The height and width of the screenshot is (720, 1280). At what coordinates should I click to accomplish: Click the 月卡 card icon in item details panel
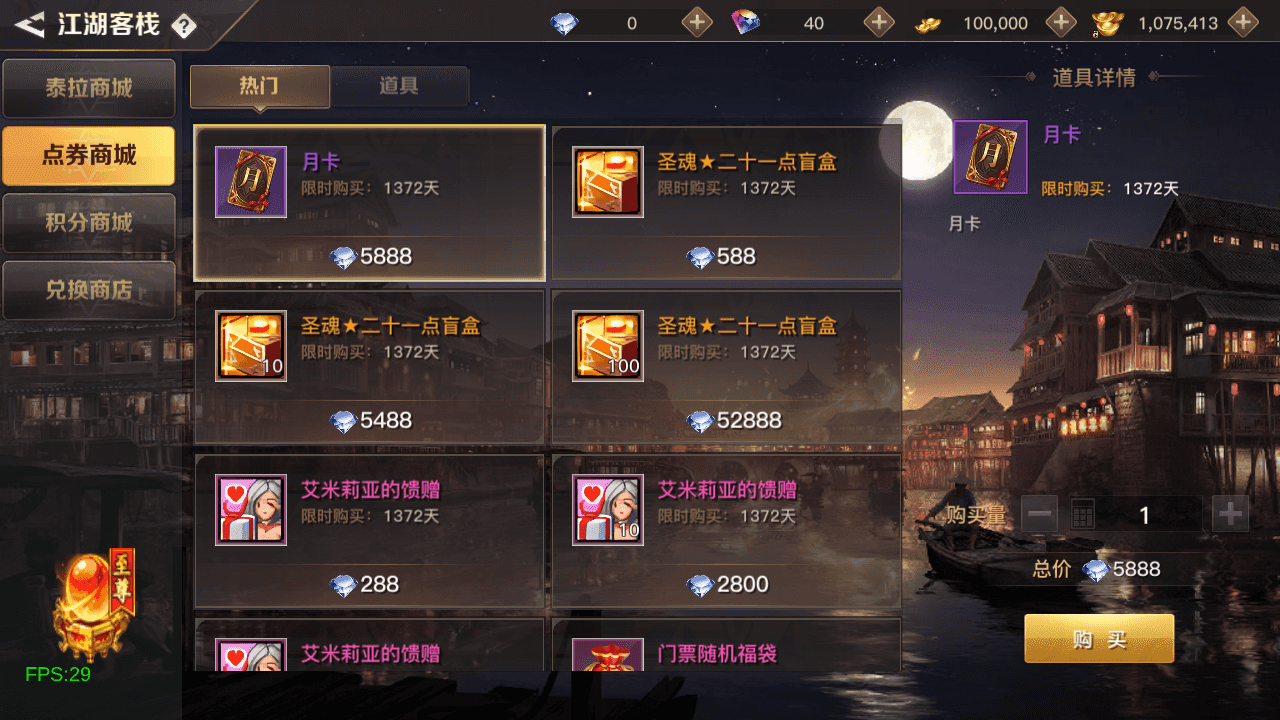pos(989,157)
